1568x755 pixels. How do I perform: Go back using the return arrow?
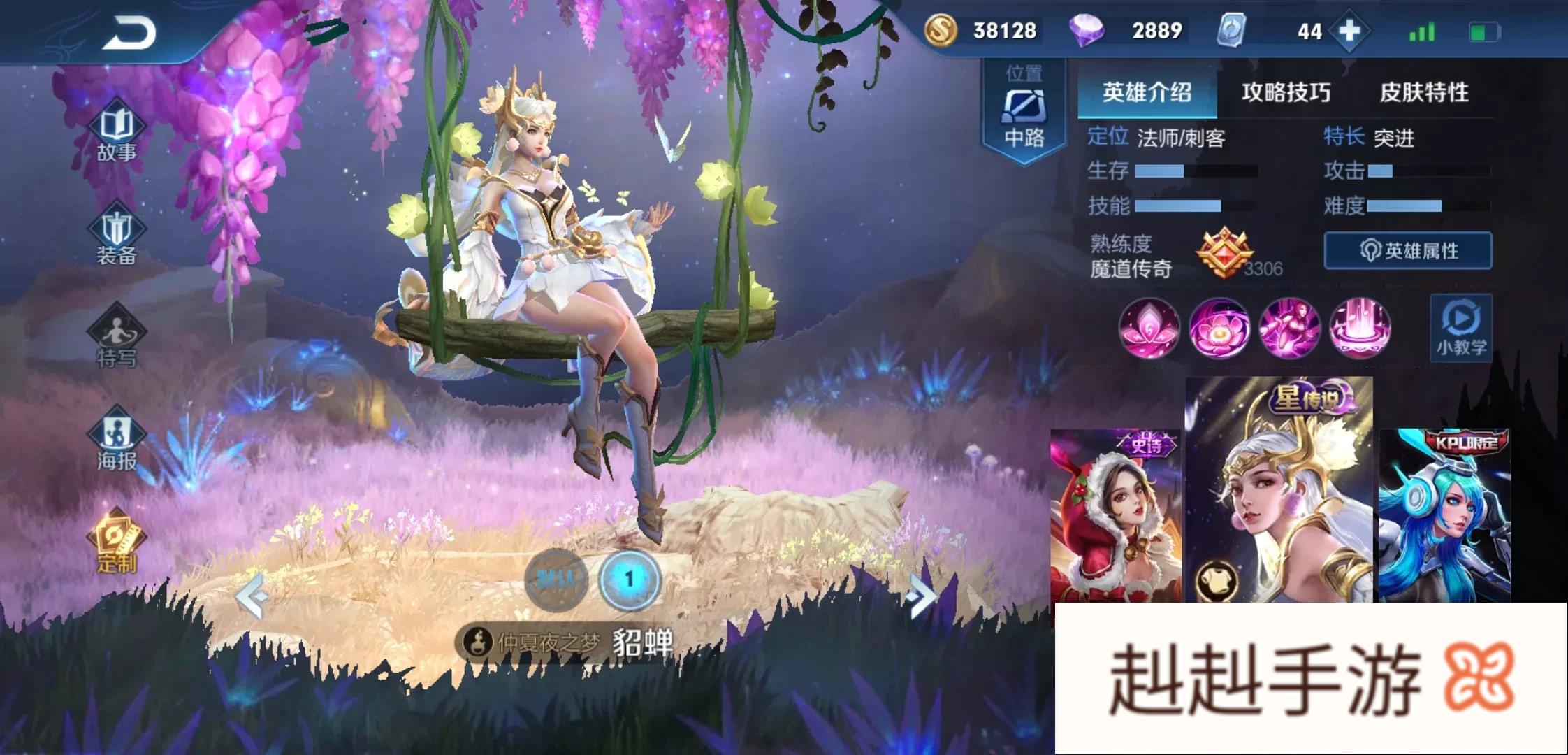[129, 34]
